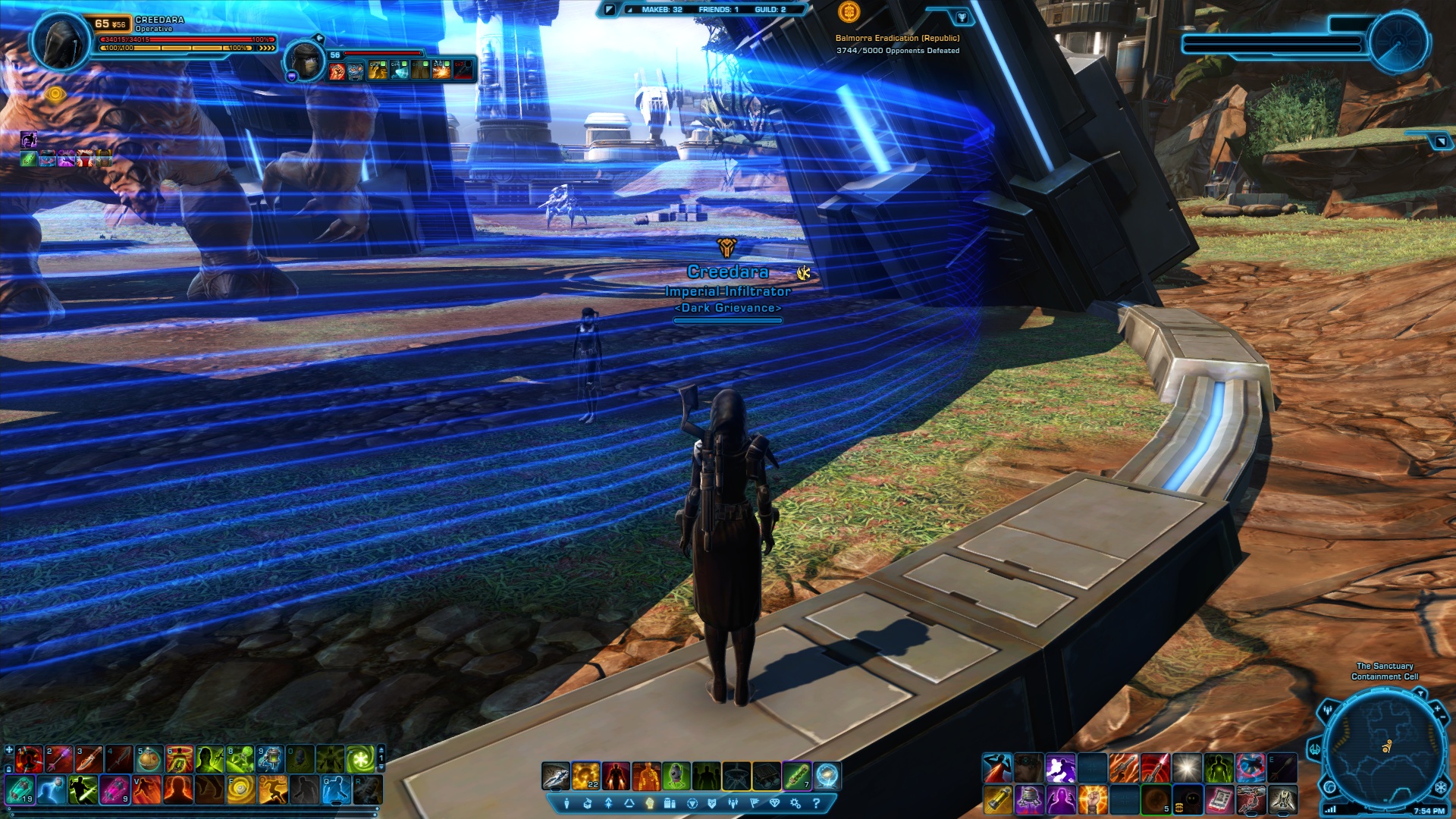The image size is (1456, 819).
Task: Open the Crew Skills glowing hand icon
Action: point(650,803)
